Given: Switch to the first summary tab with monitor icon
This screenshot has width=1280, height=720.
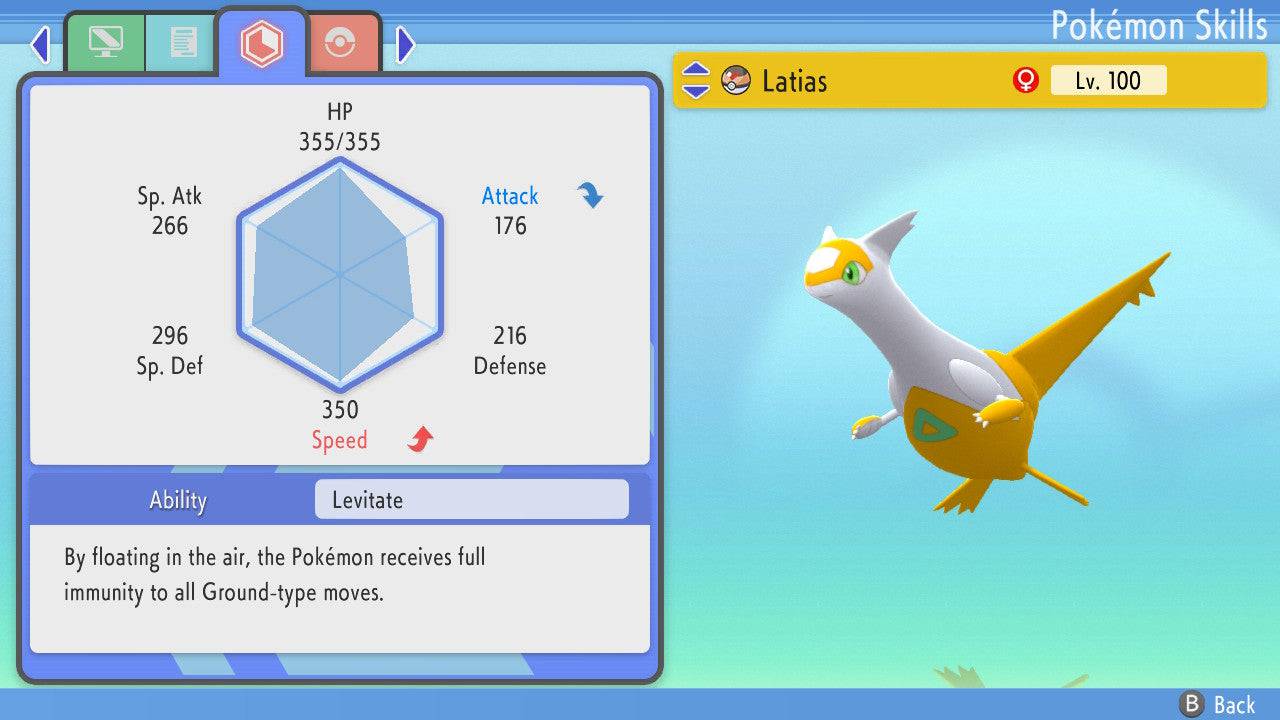Looking at the screenshot, I should click(x=105, y=42).
